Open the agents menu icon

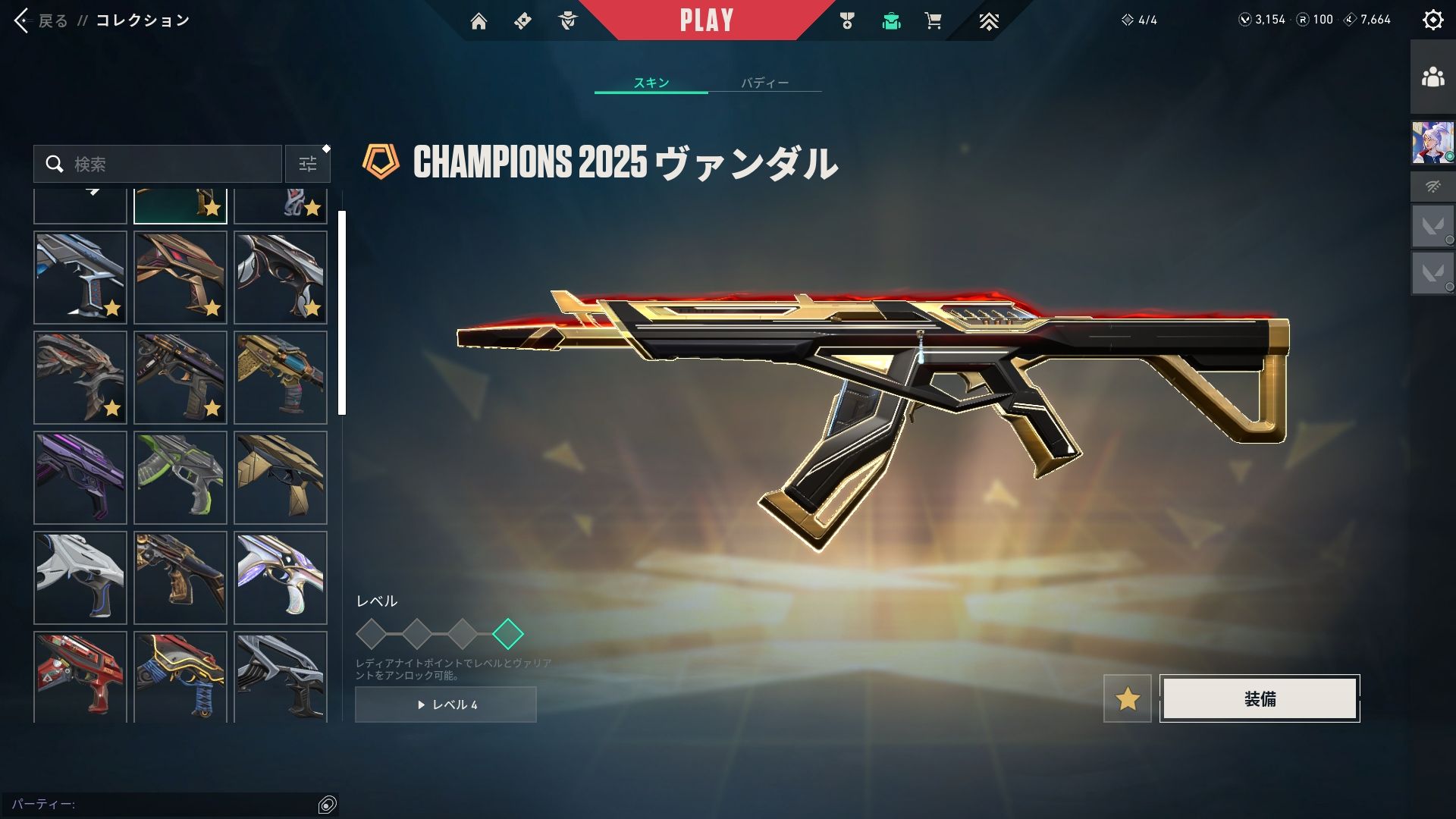tap(567, 21)
